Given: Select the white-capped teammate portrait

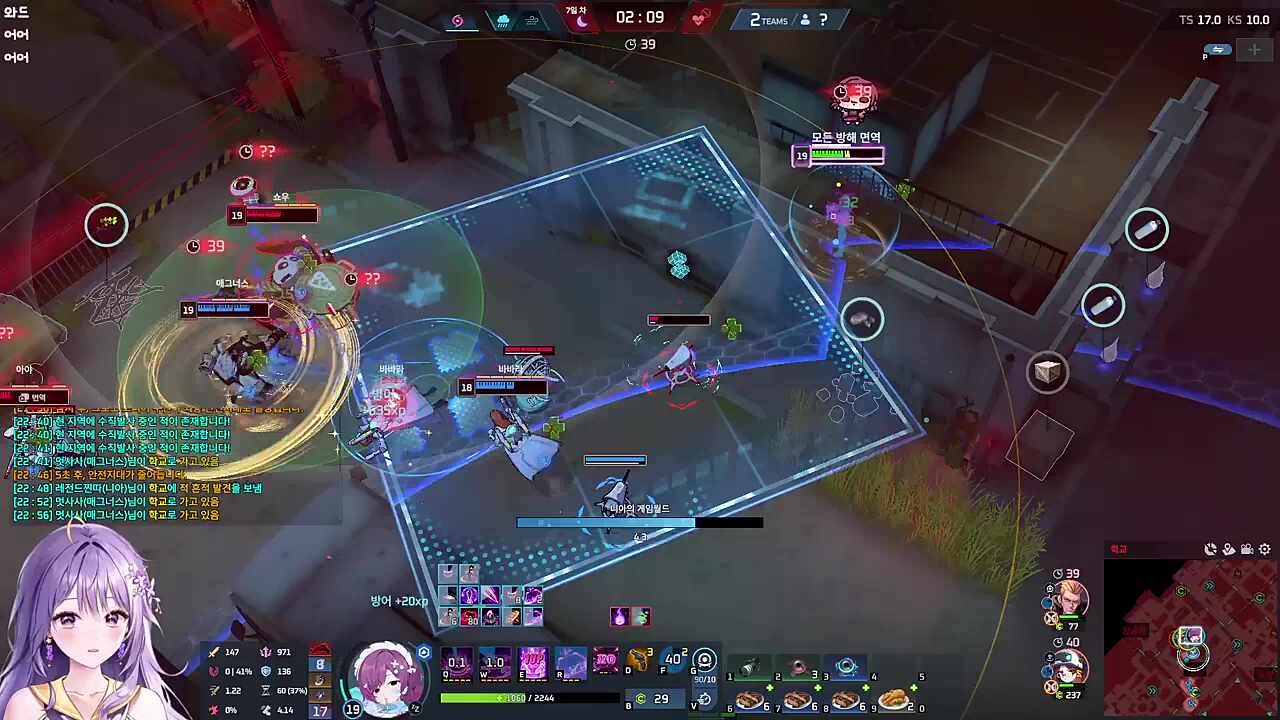Looking at the screenshot, I should click(x=1068, y=667).
